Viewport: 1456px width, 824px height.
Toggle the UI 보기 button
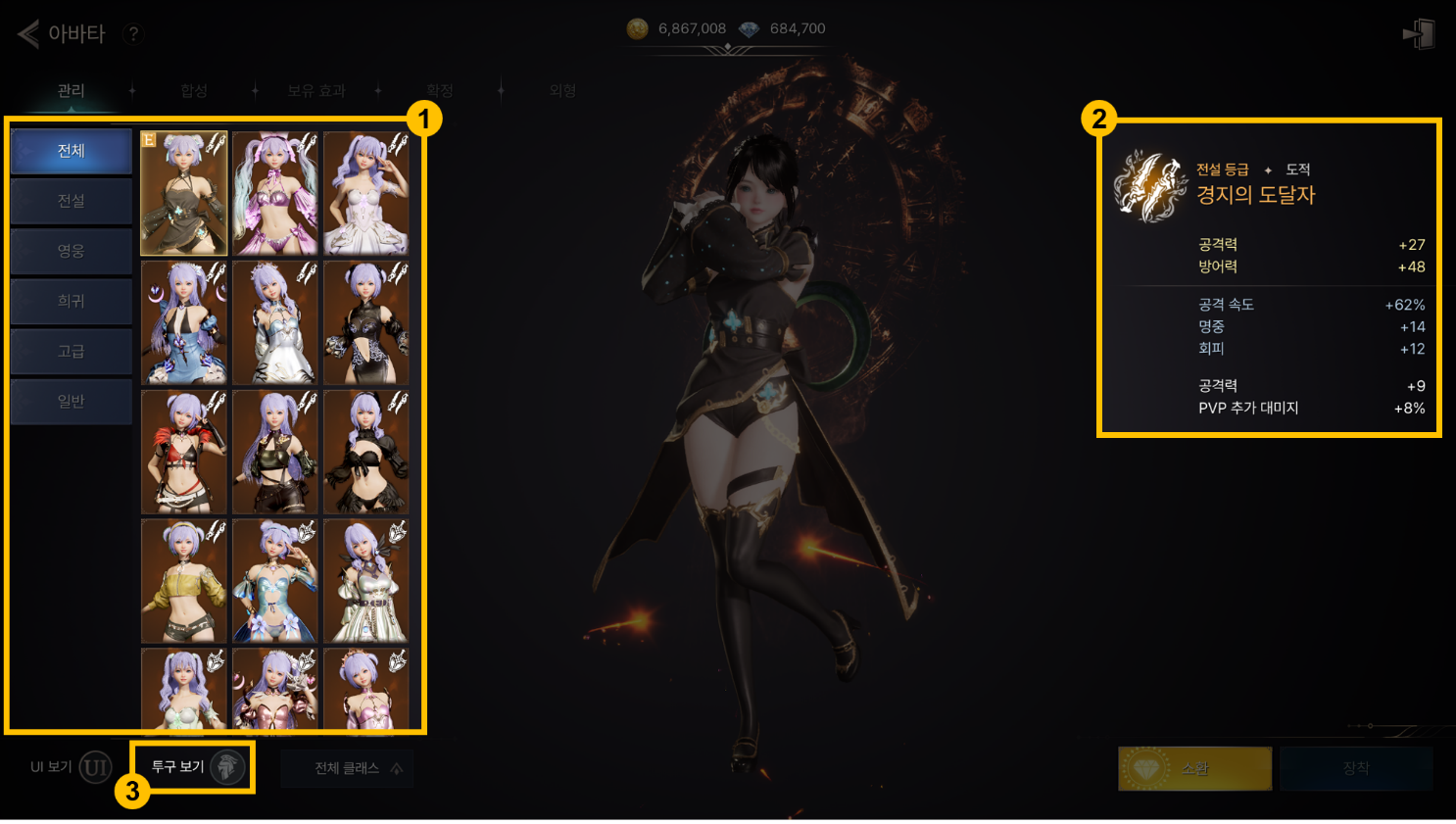95,767
